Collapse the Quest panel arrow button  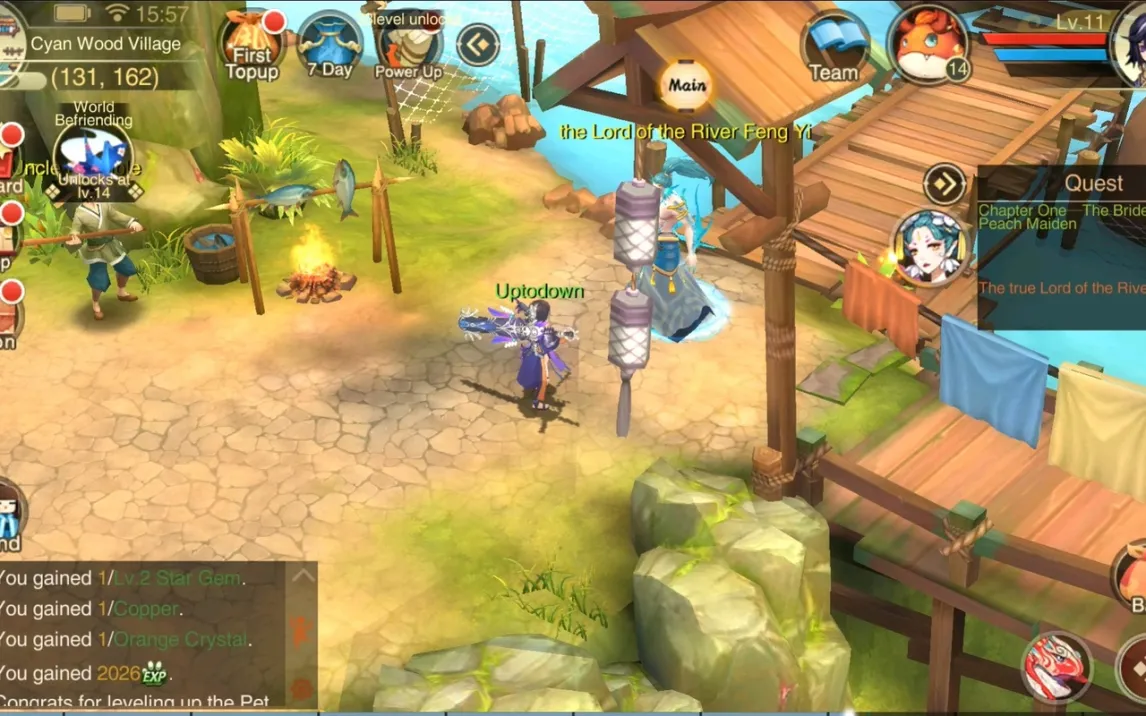(944, 184)
